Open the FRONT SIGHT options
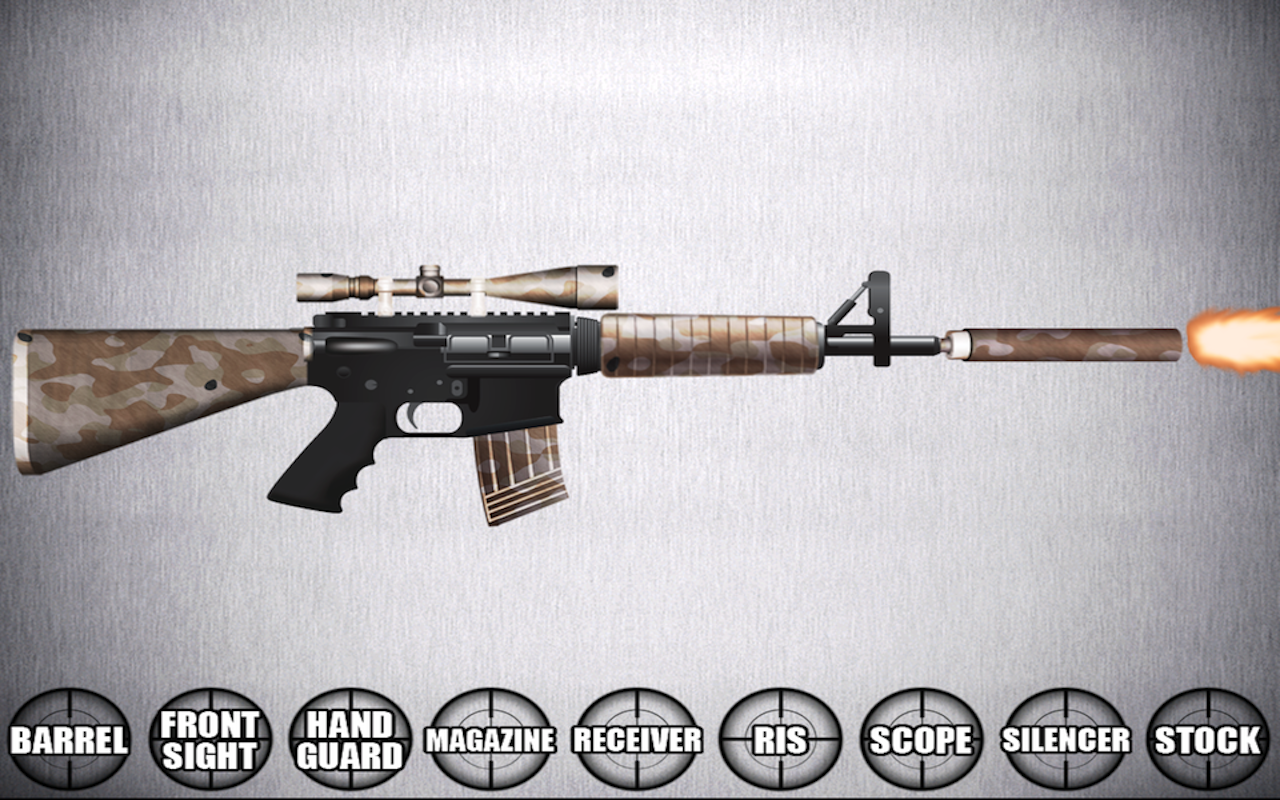This screenshot has height=800, width=1280. [x=212, y=740]
